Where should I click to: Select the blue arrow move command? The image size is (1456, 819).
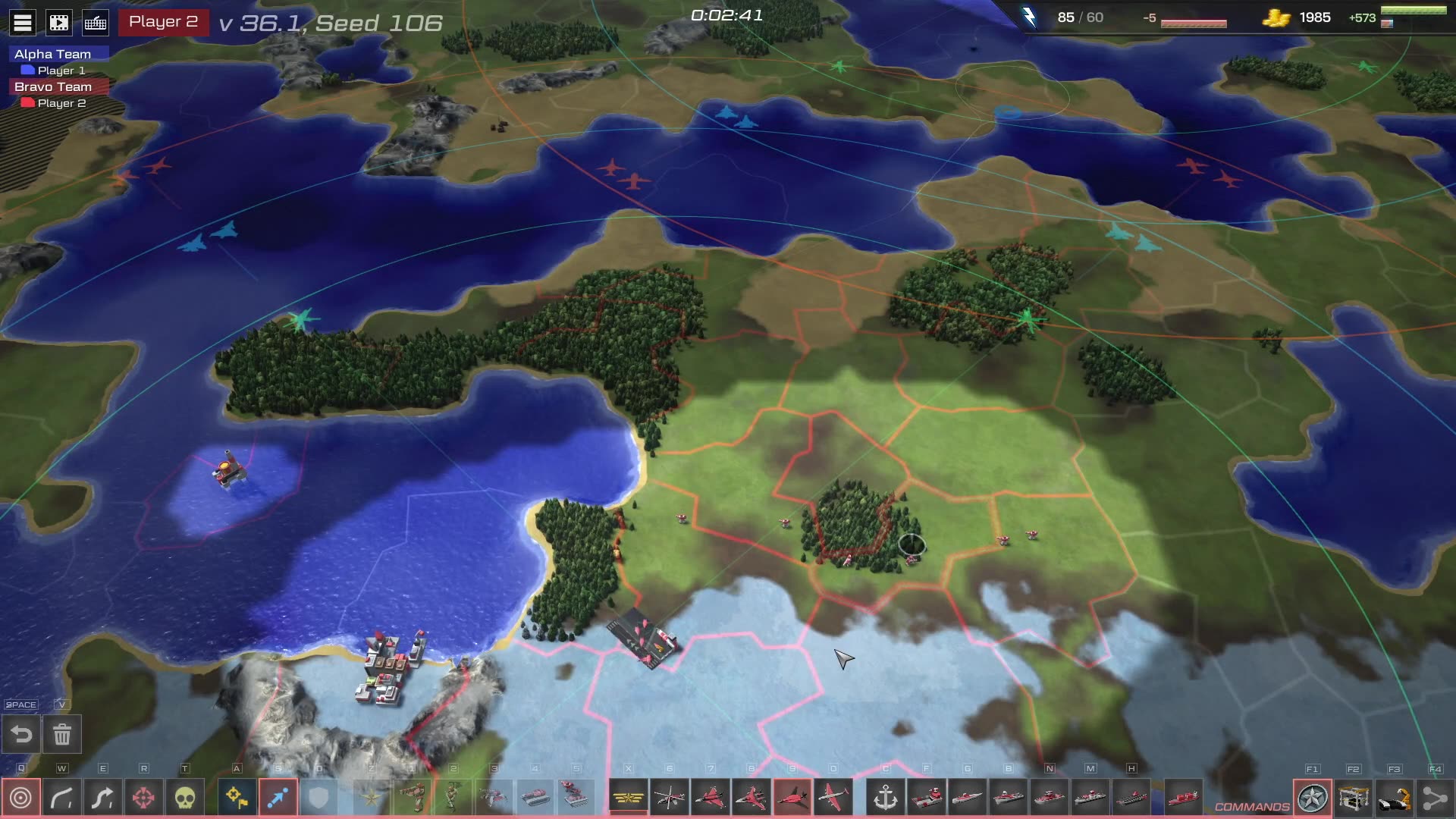(x=278, y=798)
